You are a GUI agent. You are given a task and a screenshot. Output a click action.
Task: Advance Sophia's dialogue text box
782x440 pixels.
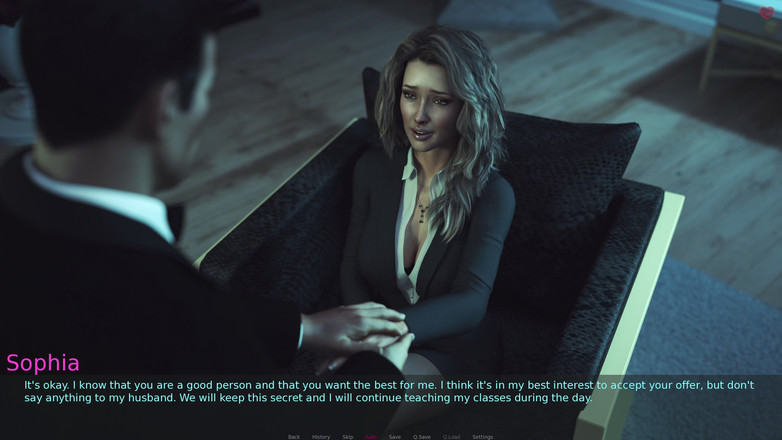click(390, 391)
